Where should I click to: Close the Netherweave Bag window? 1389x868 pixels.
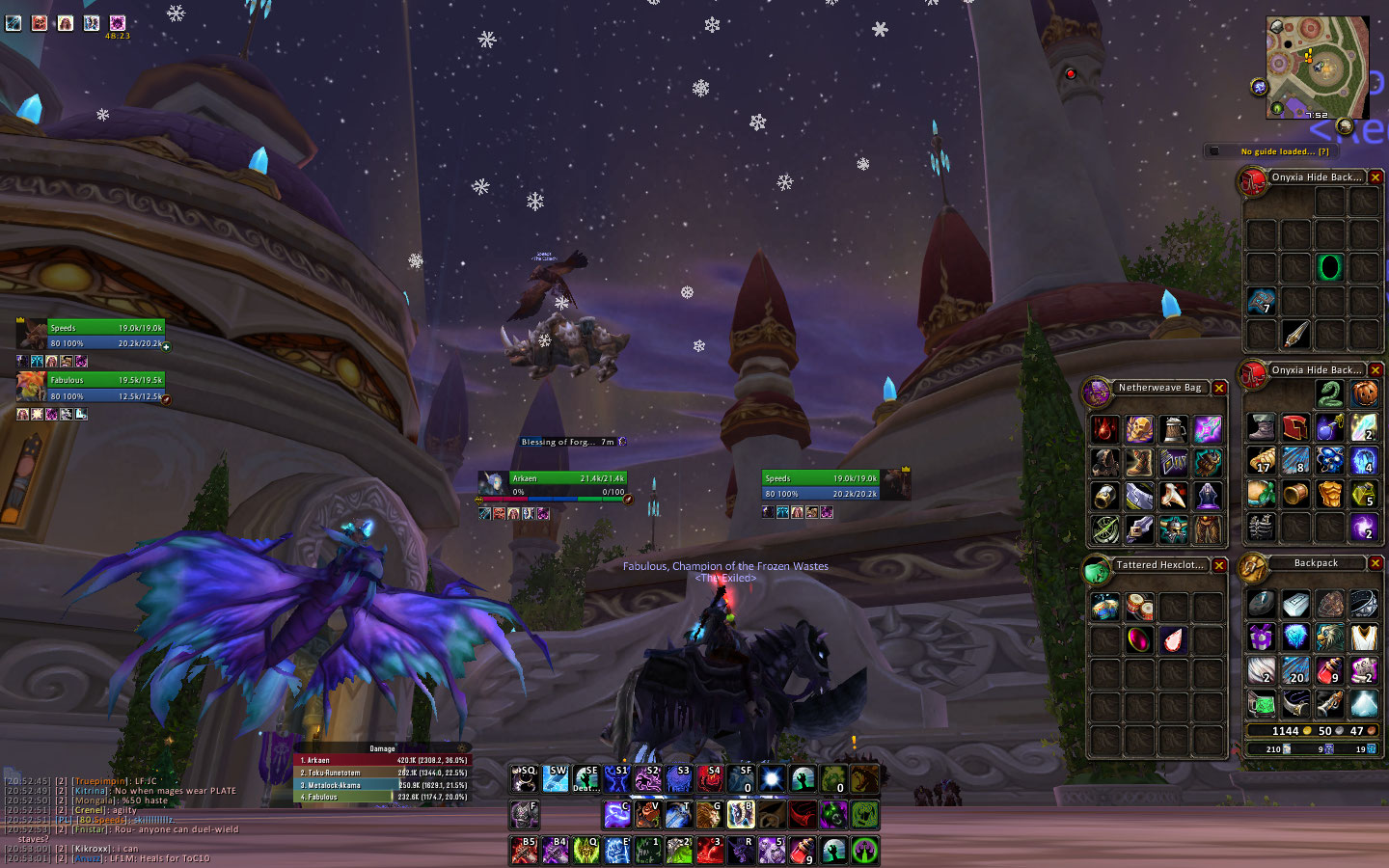[x=1219, y=388]
